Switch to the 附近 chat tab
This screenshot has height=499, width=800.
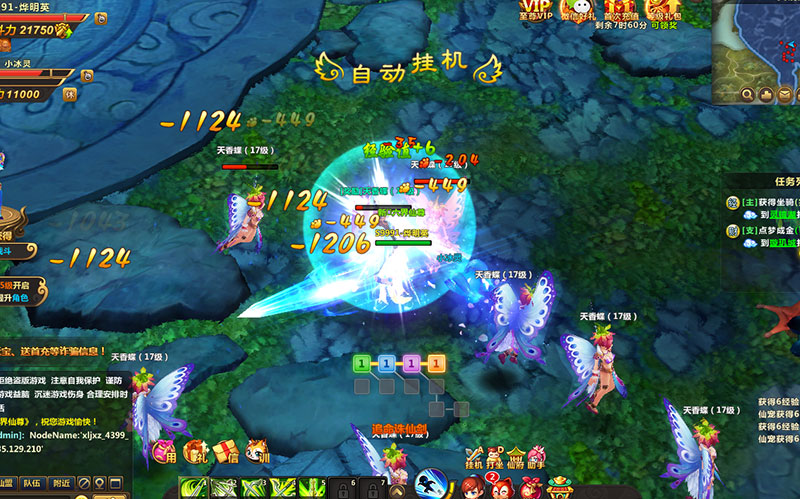[x=62, y=482]
